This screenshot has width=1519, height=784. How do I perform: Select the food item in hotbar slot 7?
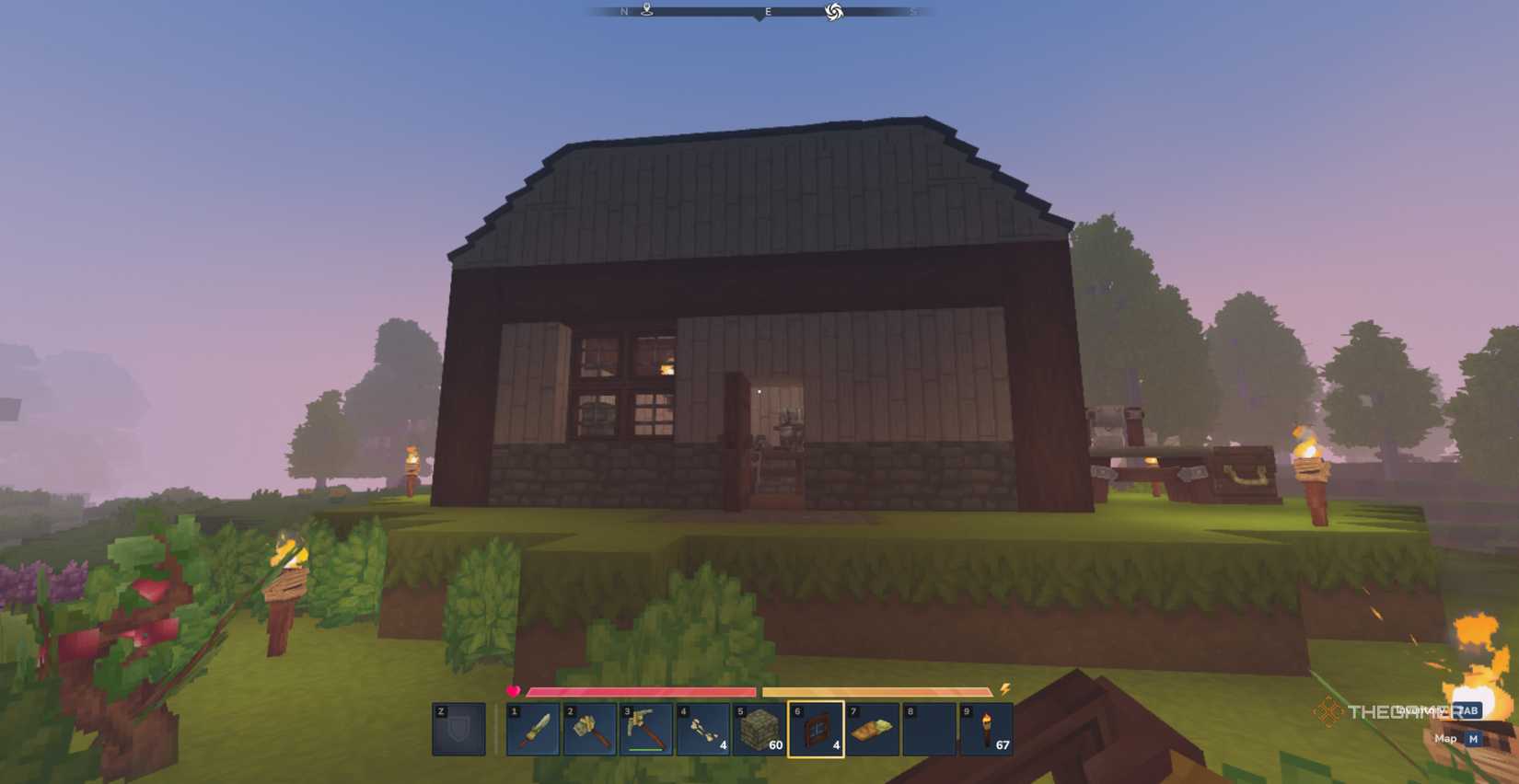pos(874,730)
